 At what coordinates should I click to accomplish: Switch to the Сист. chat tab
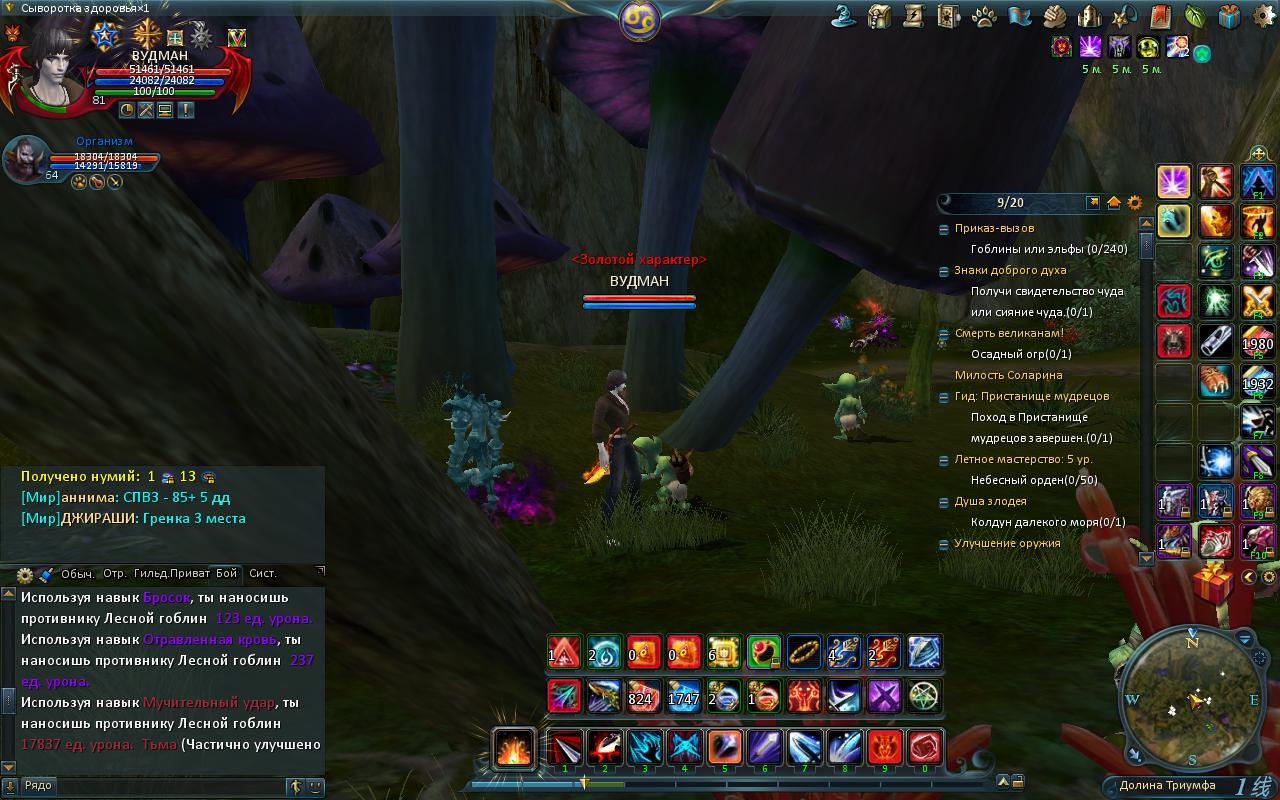263,573
